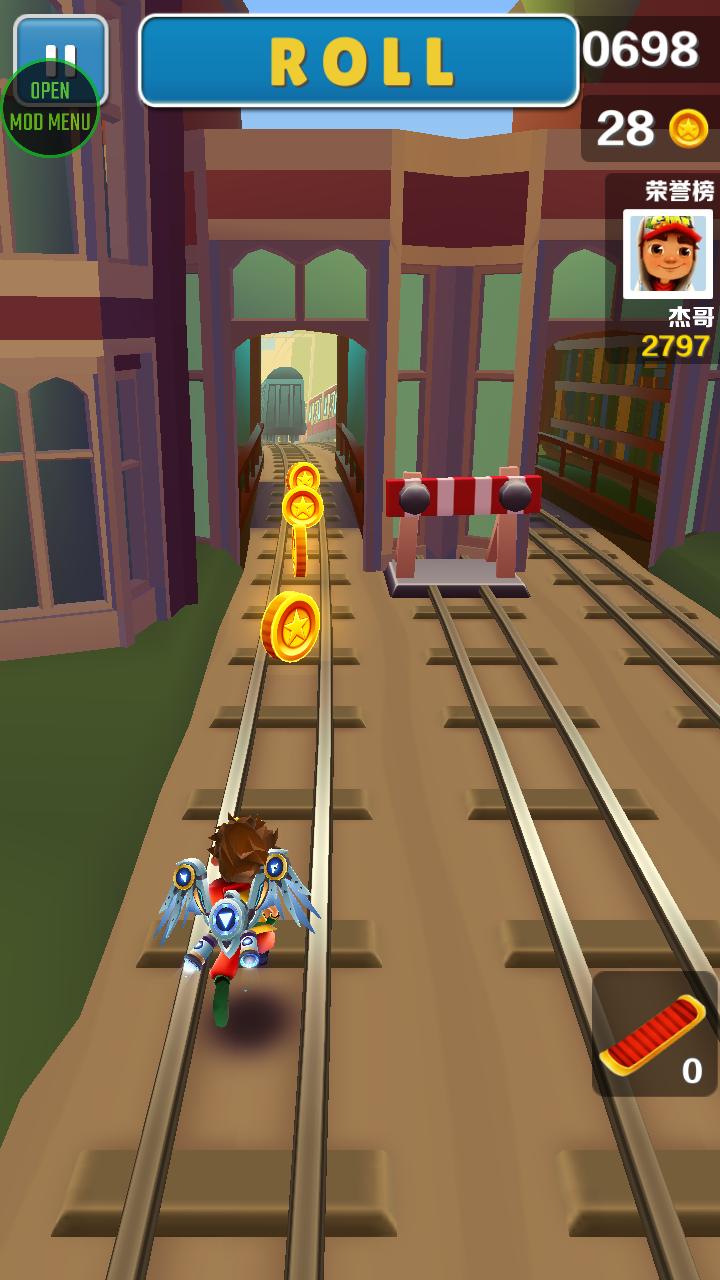Image resolution: width=720 pixels, height=1280 pixels.
Task: Activate the red hoverboard button
Action: [x=654, y=1034]
